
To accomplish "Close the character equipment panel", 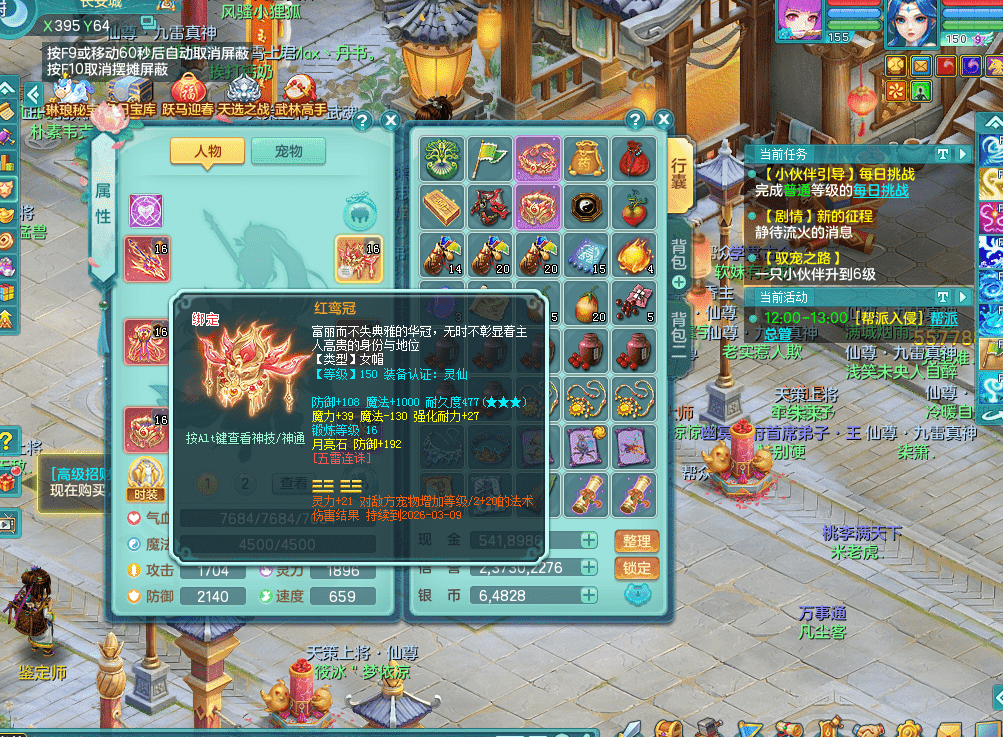I will (389, 121).
